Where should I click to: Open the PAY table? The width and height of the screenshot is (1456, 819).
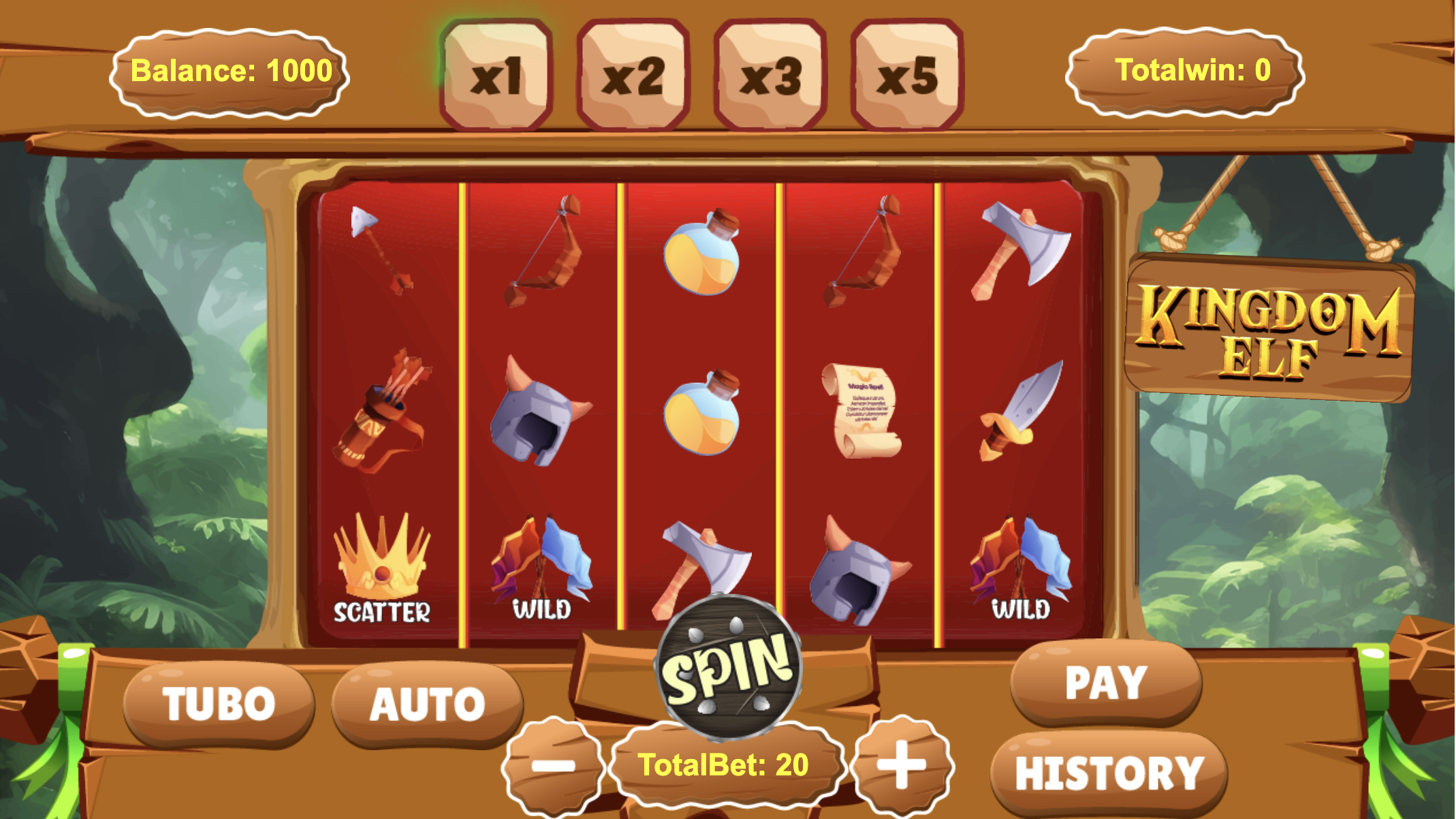click(x=1106, y=682)
